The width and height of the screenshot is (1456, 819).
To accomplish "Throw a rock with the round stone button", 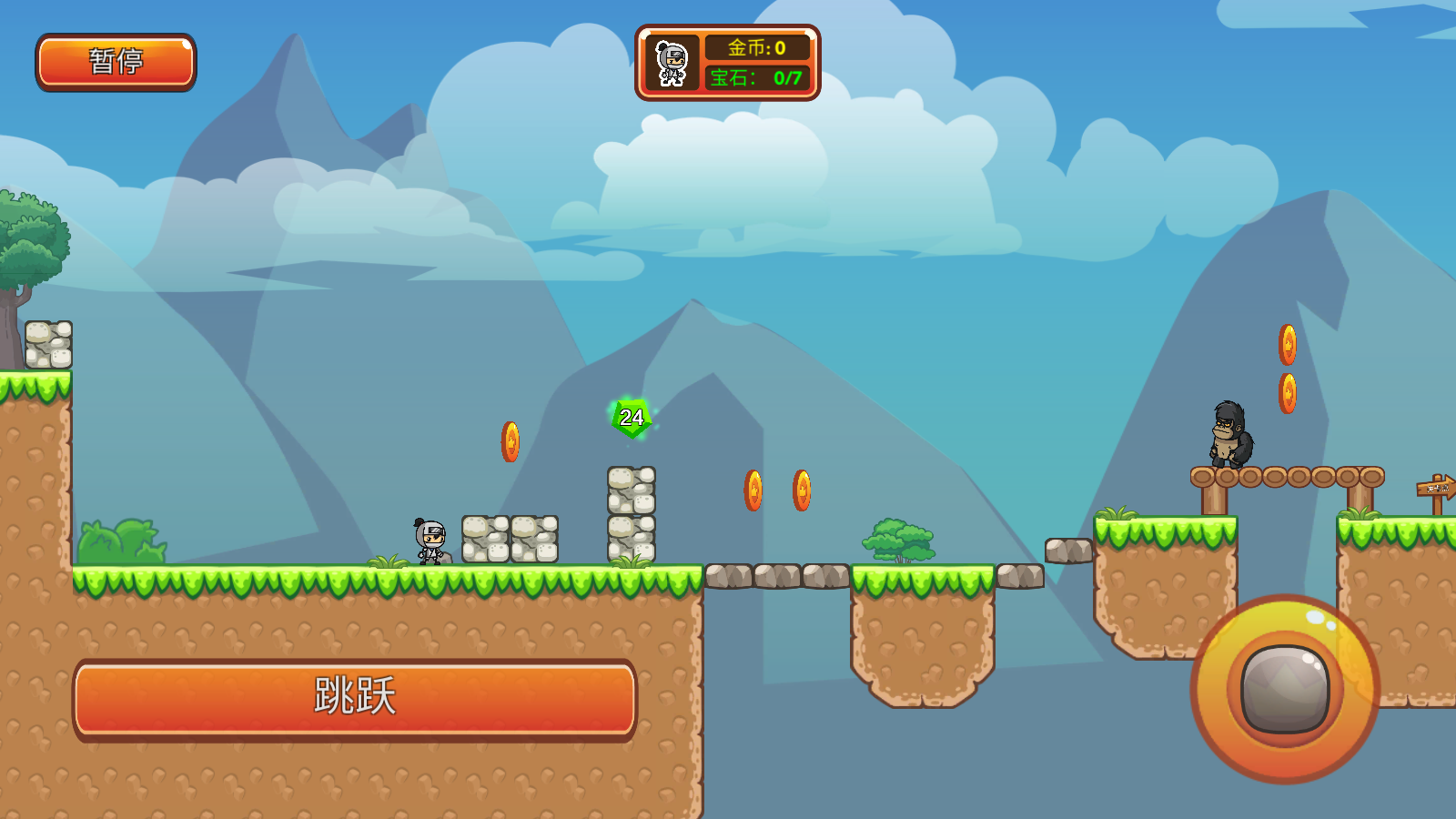I will [1285, 689].
